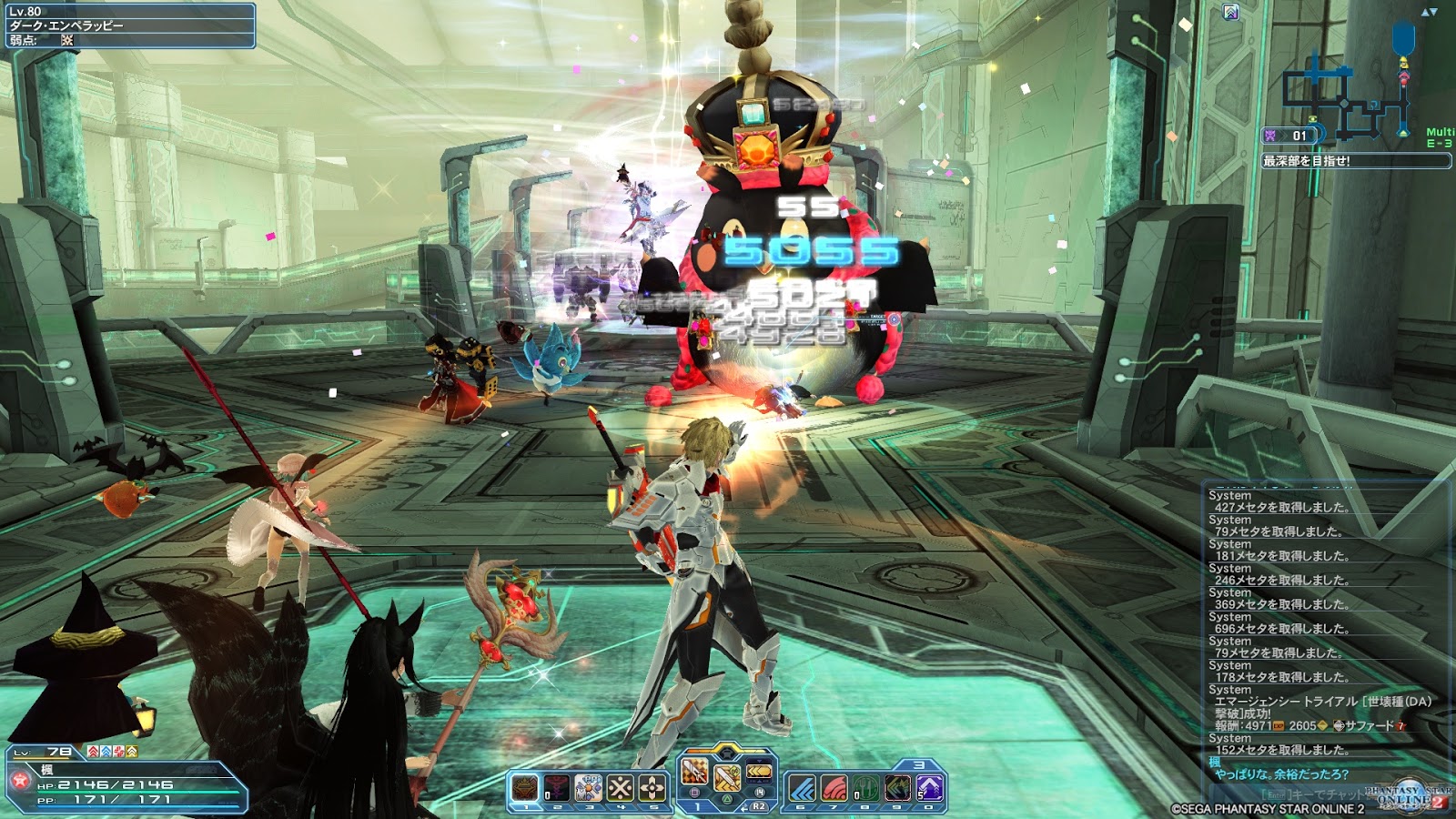Image resolution: width=1456 pixels, height=819 pixels.
Task: Trigger the X-shaped burst skill in slot 4
Action: (621, 787)
